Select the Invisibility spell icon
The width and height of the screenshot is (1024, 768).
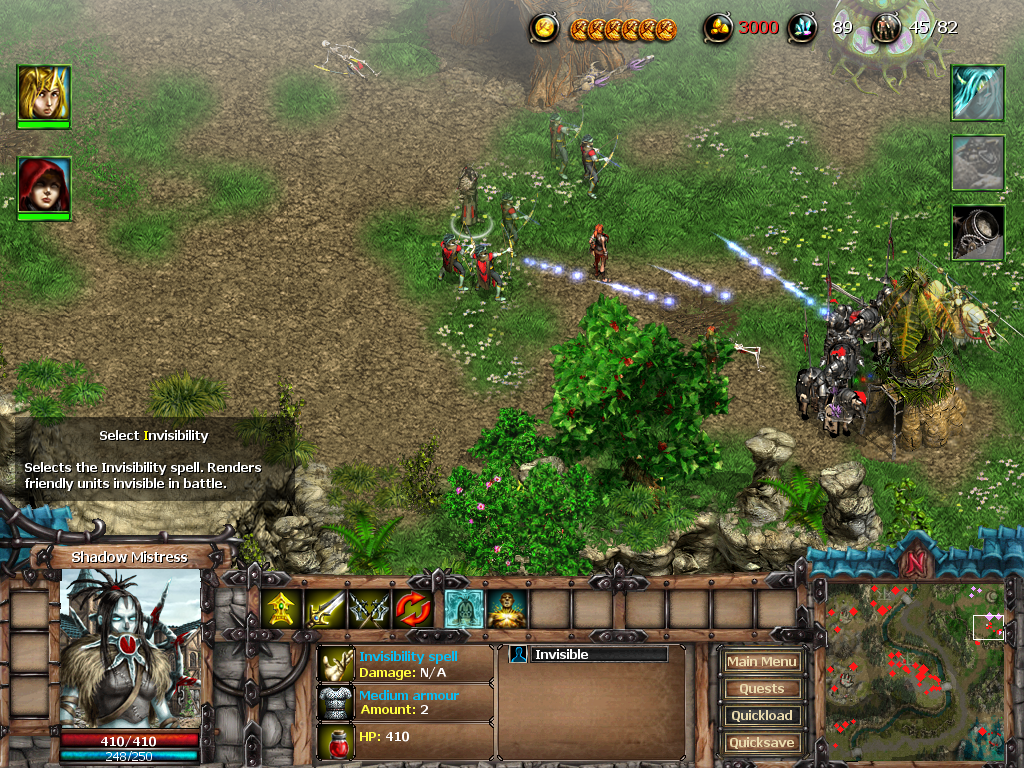coord(464,608)
